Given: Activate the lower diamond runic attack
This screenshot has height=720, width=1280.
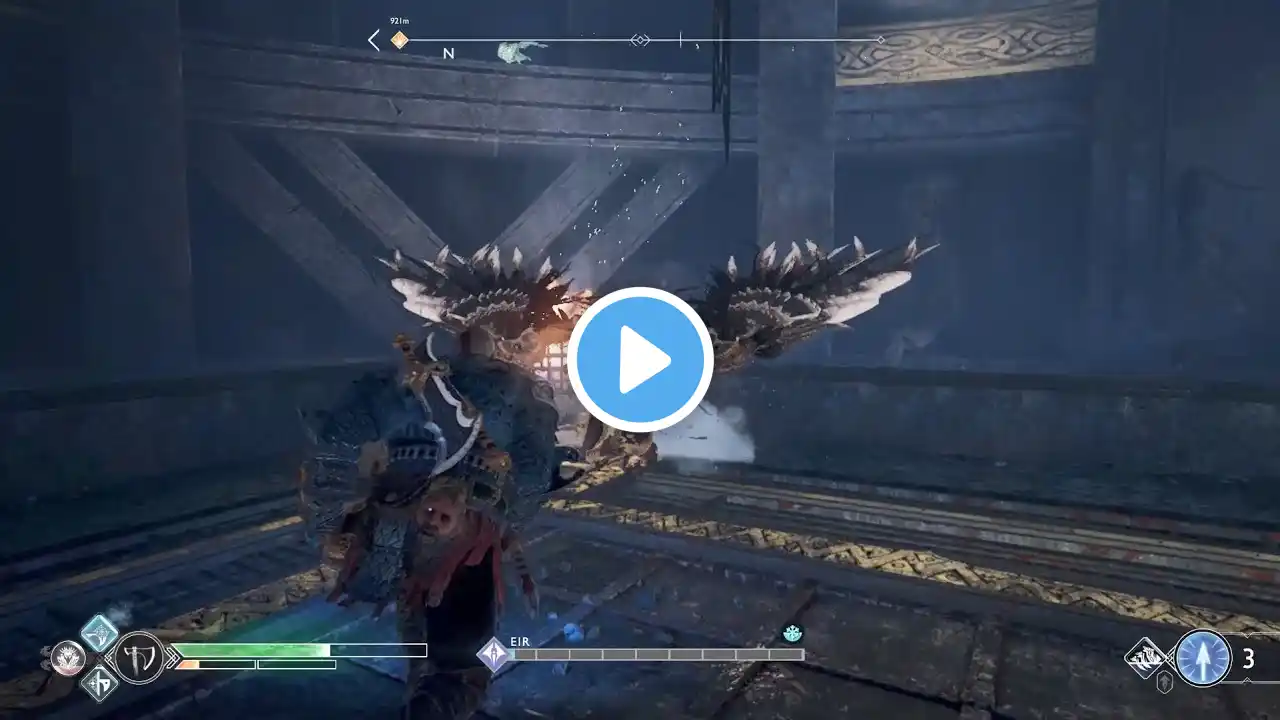Looking at the screenshot, I should pos(99,683).
